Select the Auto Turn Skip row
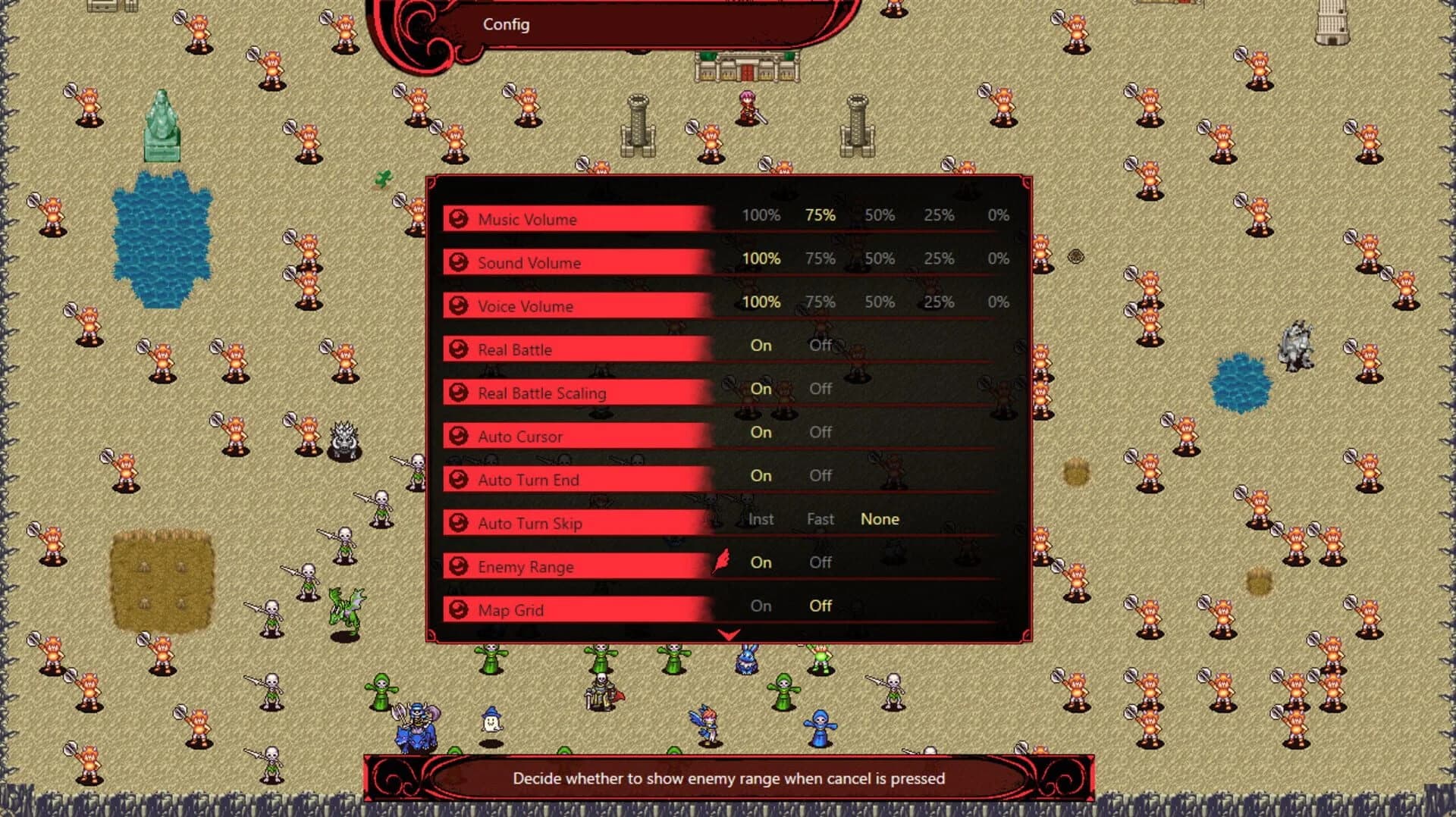Viewport: 1456px width, 817px height. click(576, 523)
